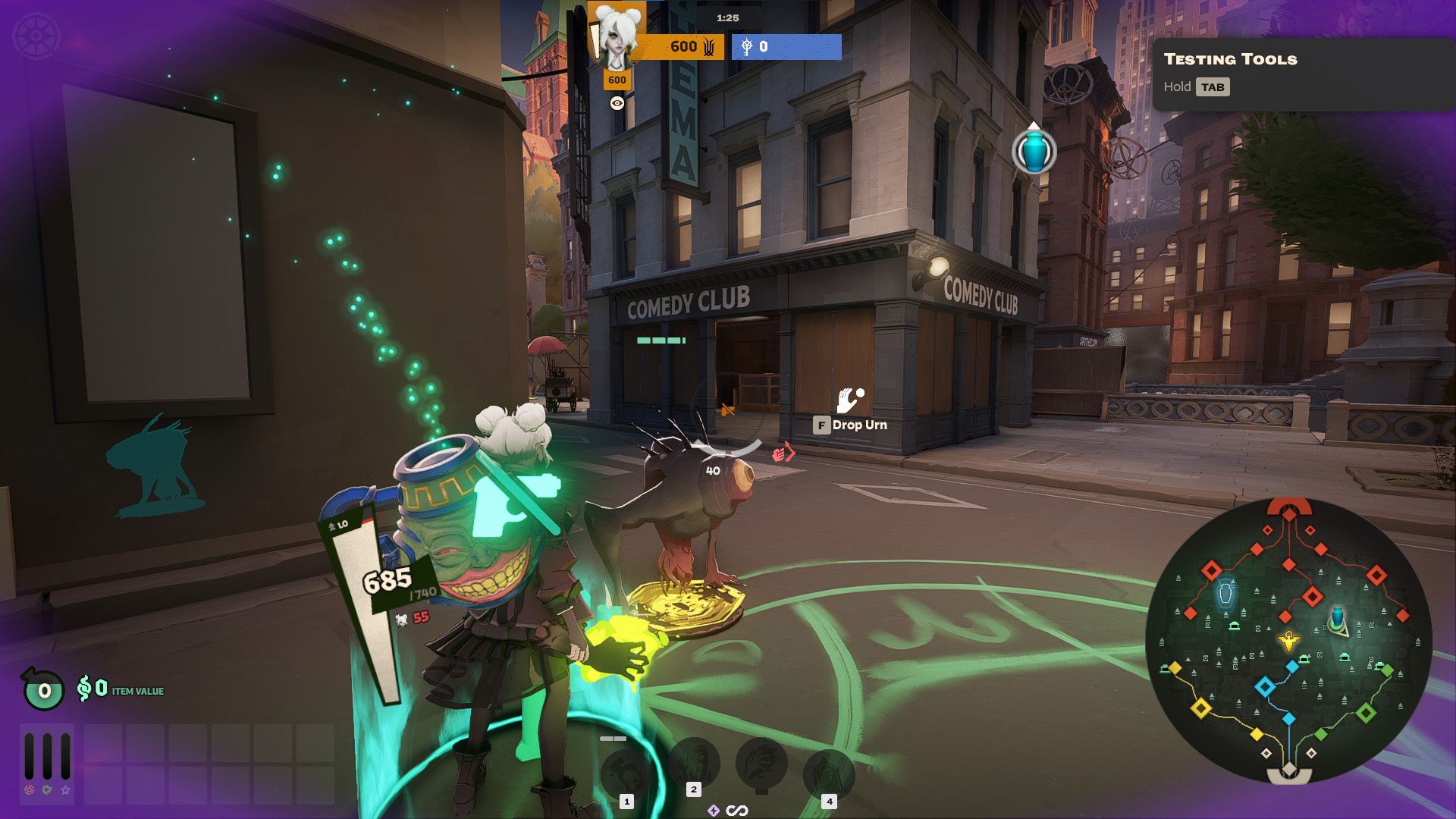Click the green soul flask counter
This screenshot has width=1456, height=819.
(43, 689)
